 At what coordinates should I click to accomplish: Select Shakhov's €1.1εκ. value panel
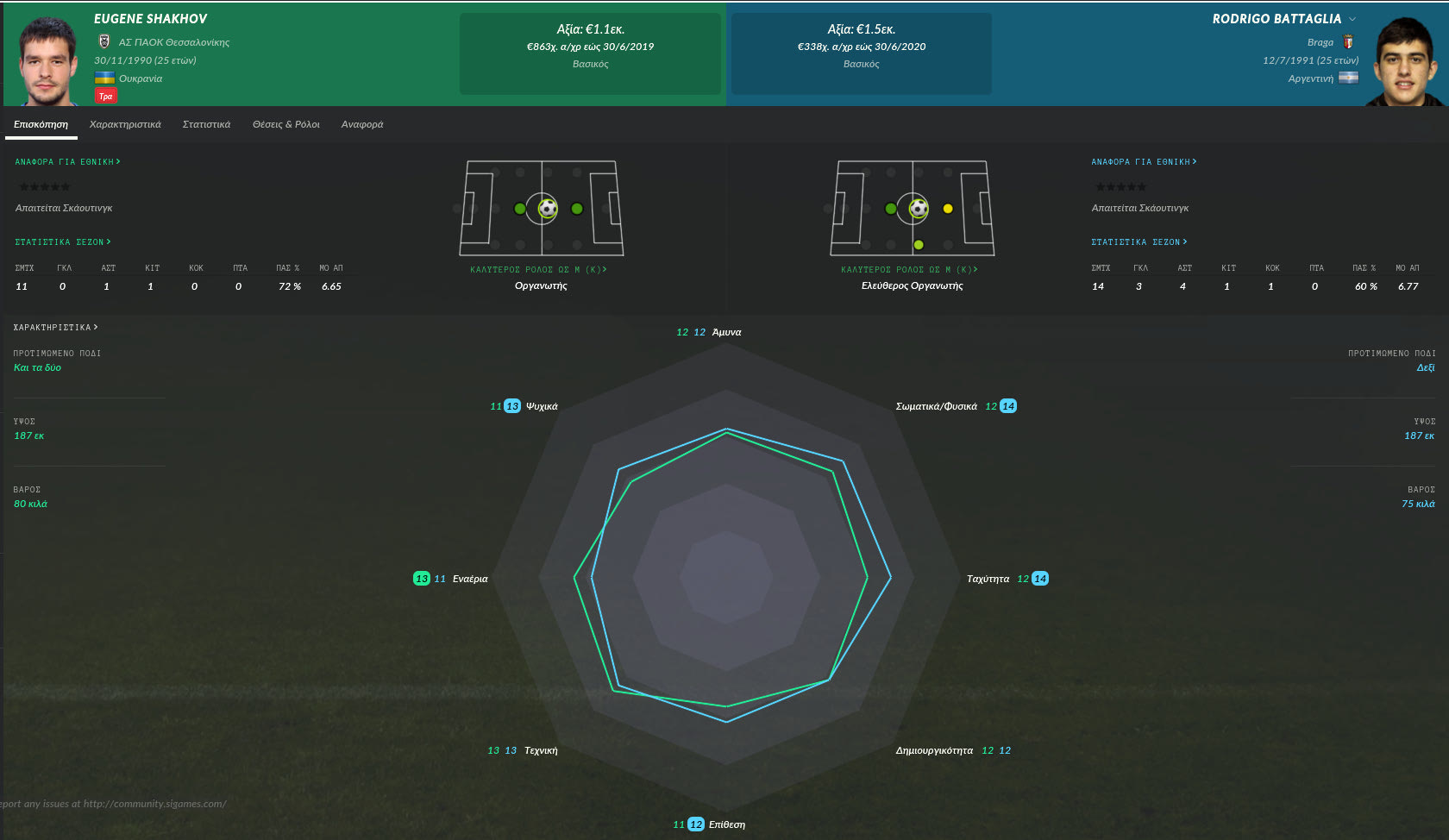click(x=590, y=53)
